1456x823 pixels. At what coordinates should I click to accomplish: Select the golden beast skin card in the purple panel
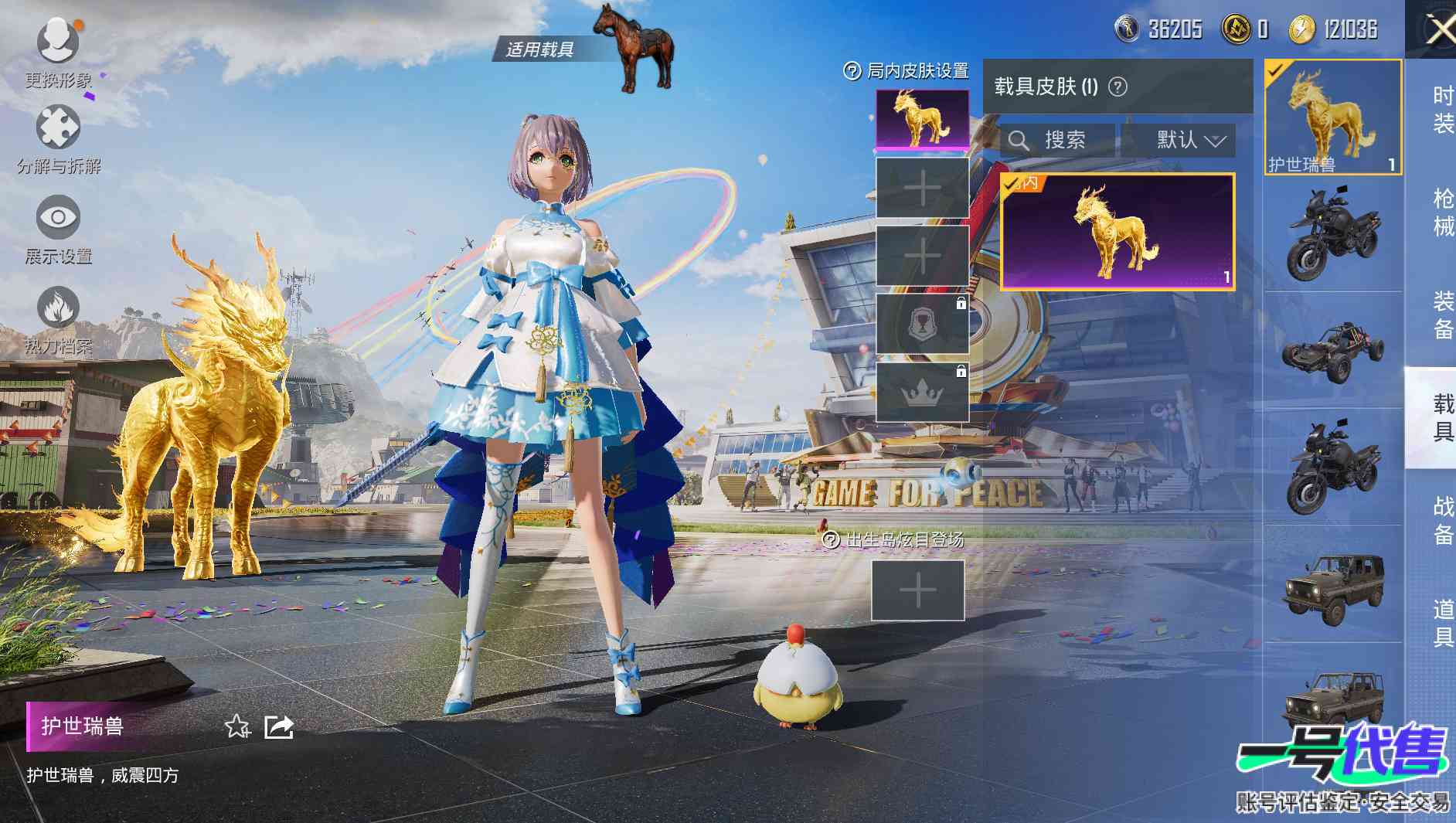1118,232
